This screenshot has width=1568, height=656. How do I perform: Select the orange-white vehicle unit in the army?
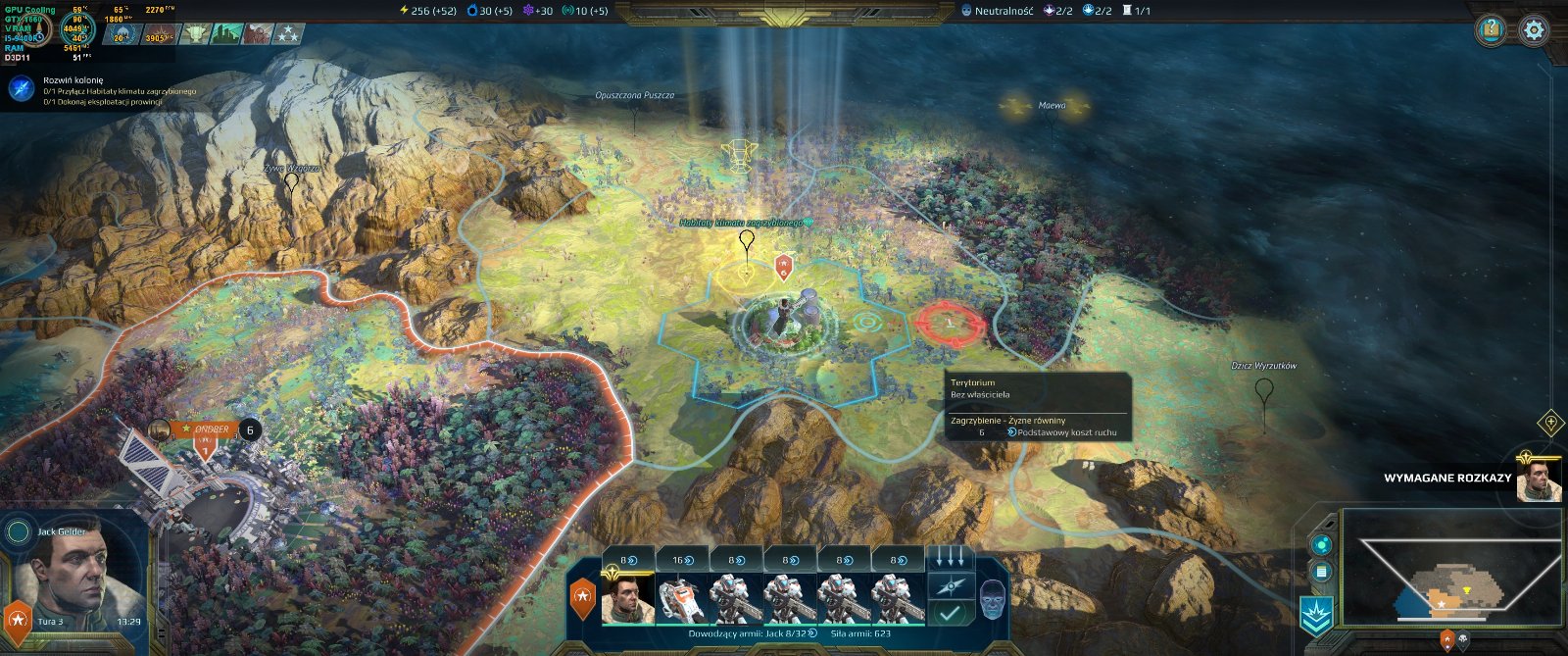point(682,599)
